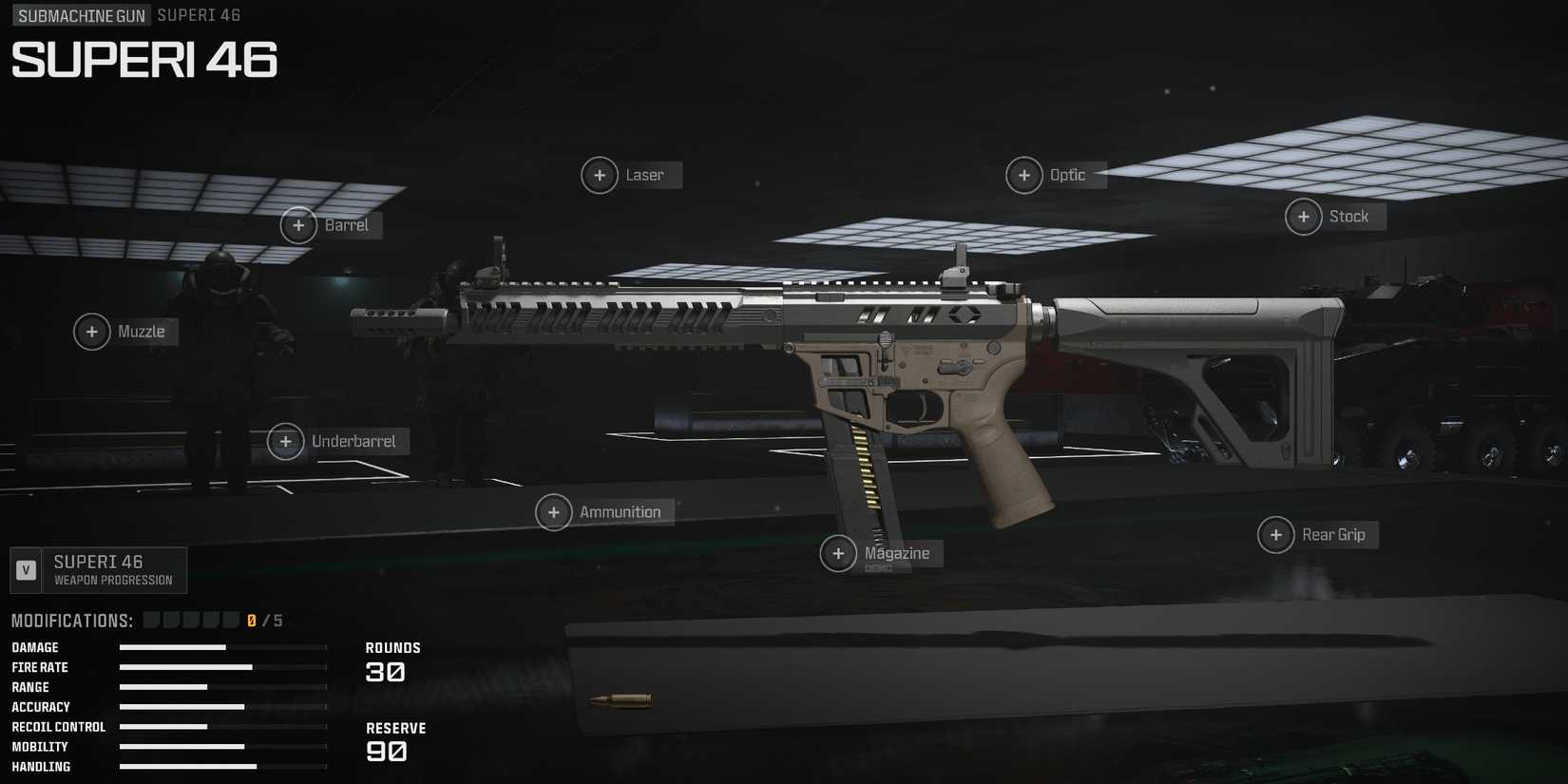Image resolution: width=1568 pixels, height=784 pixels.
Task: Open the Muzzle attachment slot
Action: click(92, 332)
